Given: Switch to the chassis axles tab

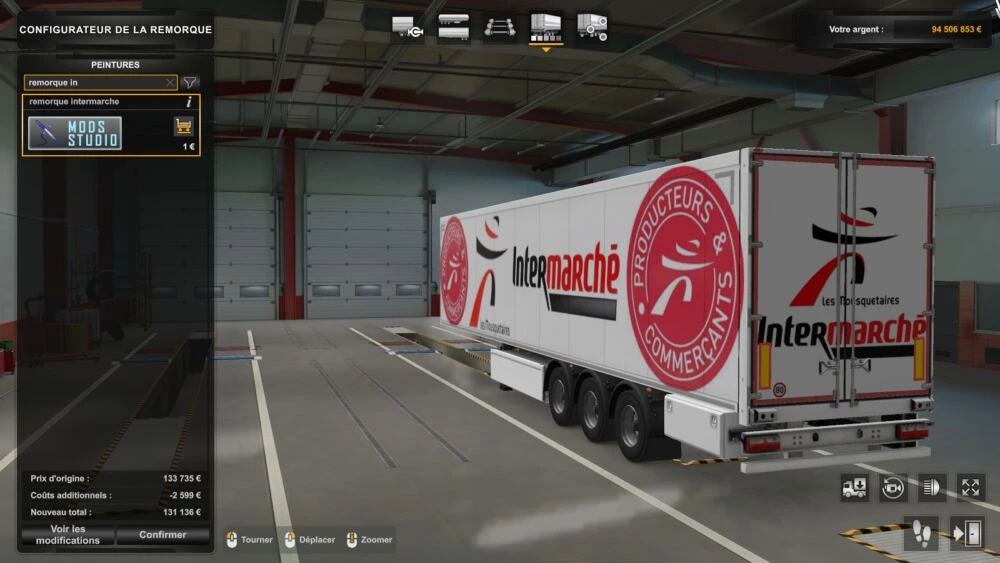Looking at the screenshot, I should coord(500,27).
